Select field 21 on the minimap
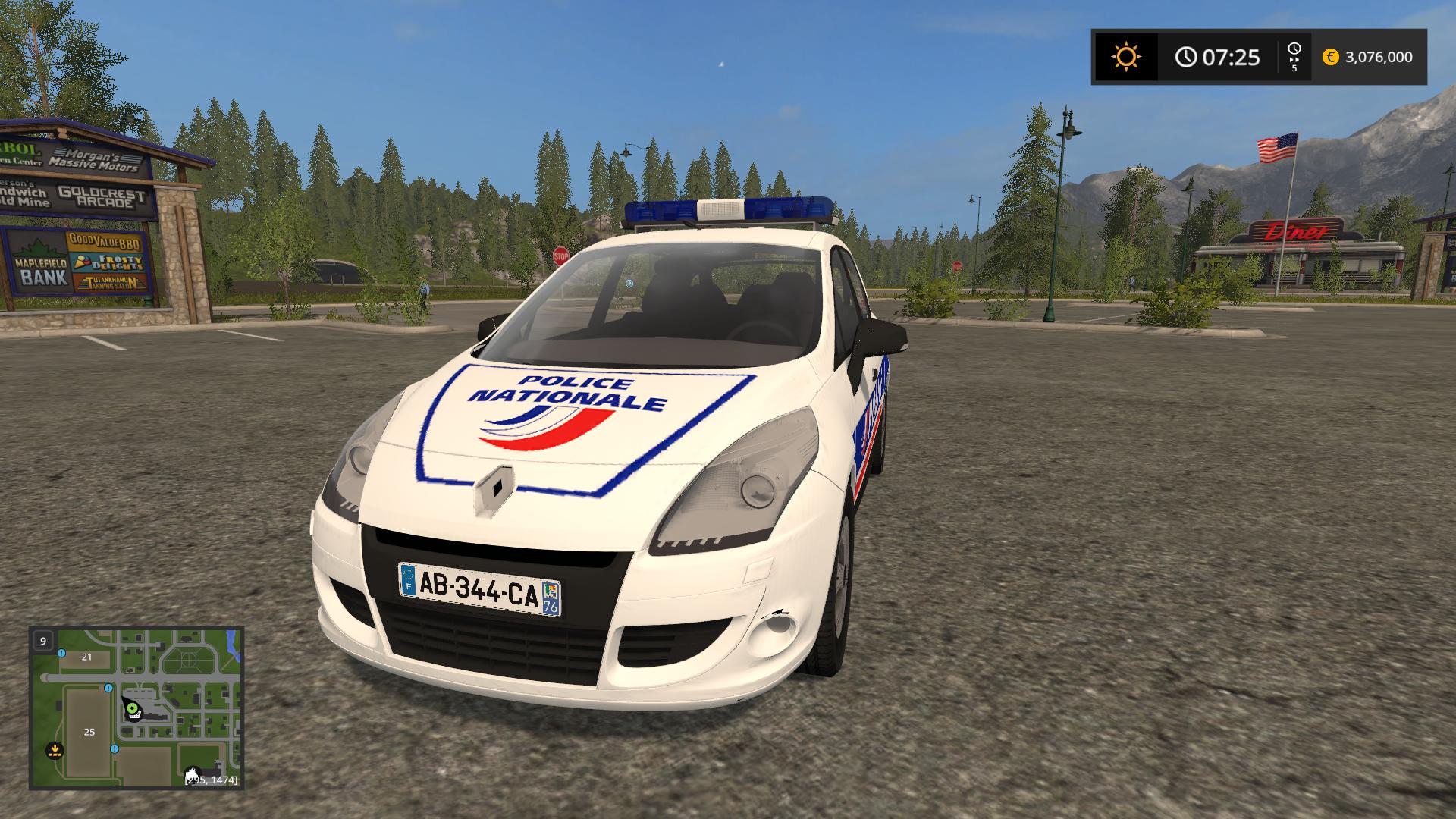Viewport: 1456px width, 819px height. (86, 657)
